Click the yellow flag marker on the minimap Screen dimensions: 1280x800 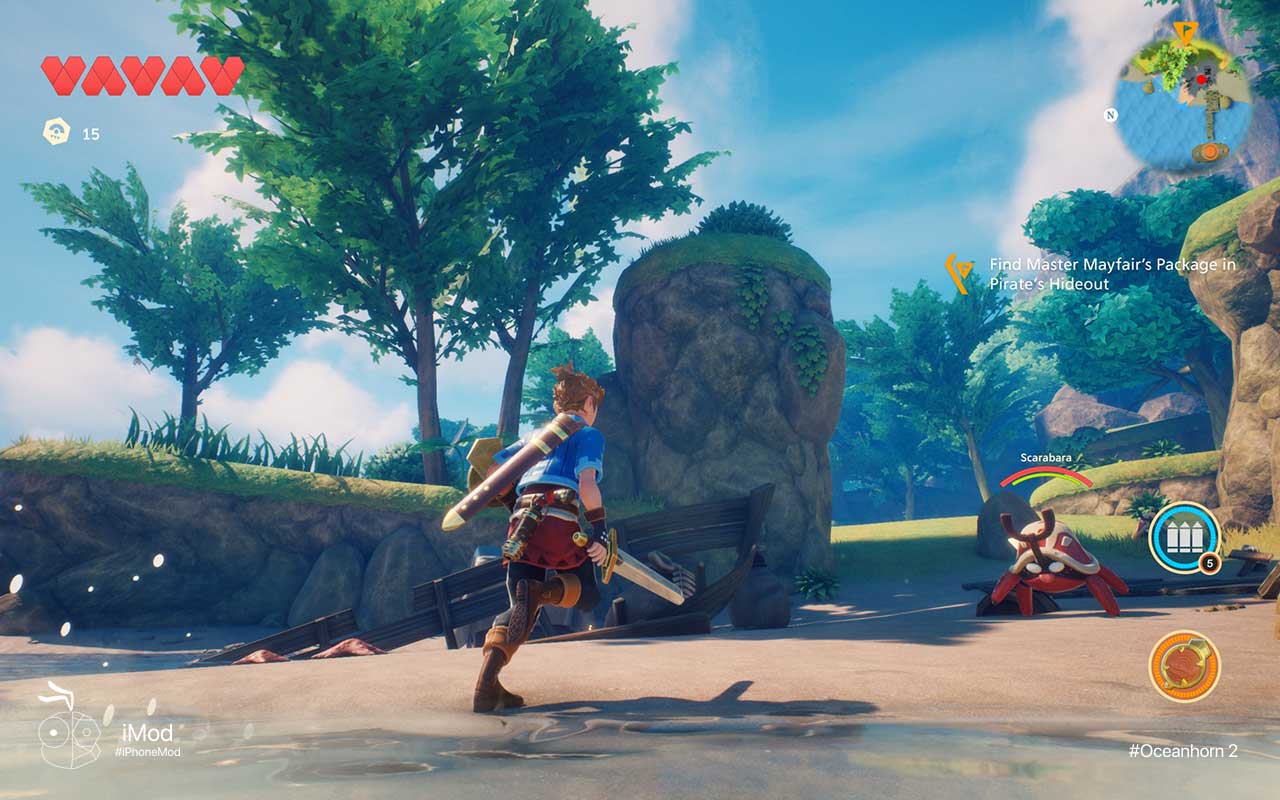click(x=1186, y=31)
